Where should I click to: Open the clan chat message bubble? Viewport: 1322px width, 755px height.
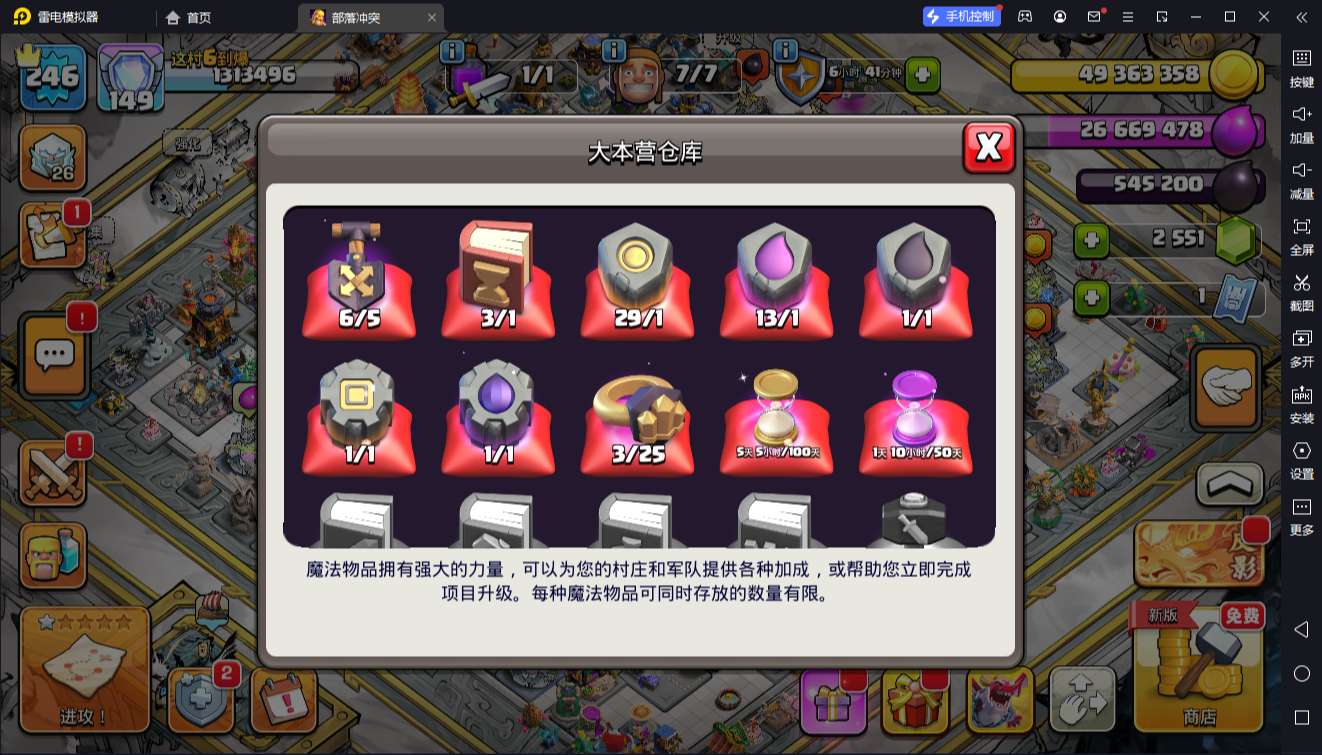[x=55, y=355]
